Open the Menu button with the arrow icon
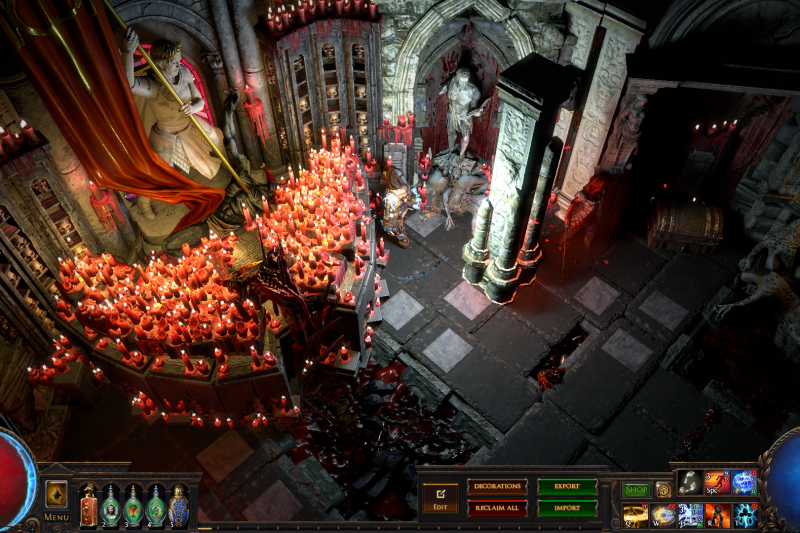Image resolution: width=800 pixels, height=533 pixels. click(x=56, y=494)
